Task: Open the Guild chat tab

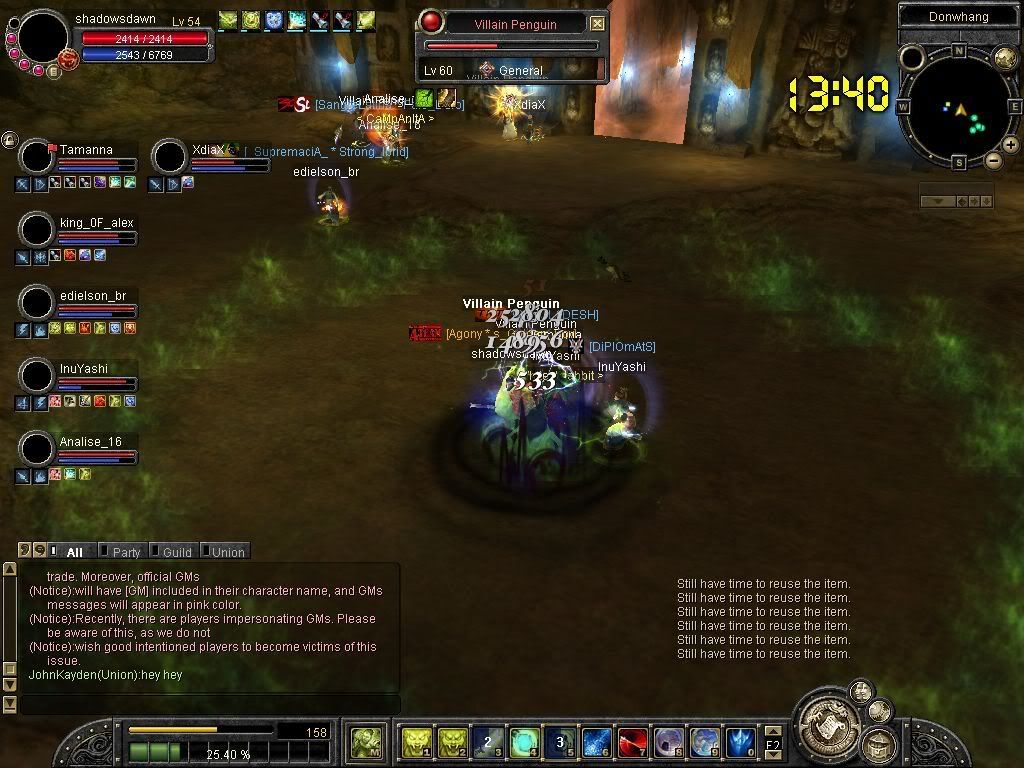Action: (x=177, y=552)
